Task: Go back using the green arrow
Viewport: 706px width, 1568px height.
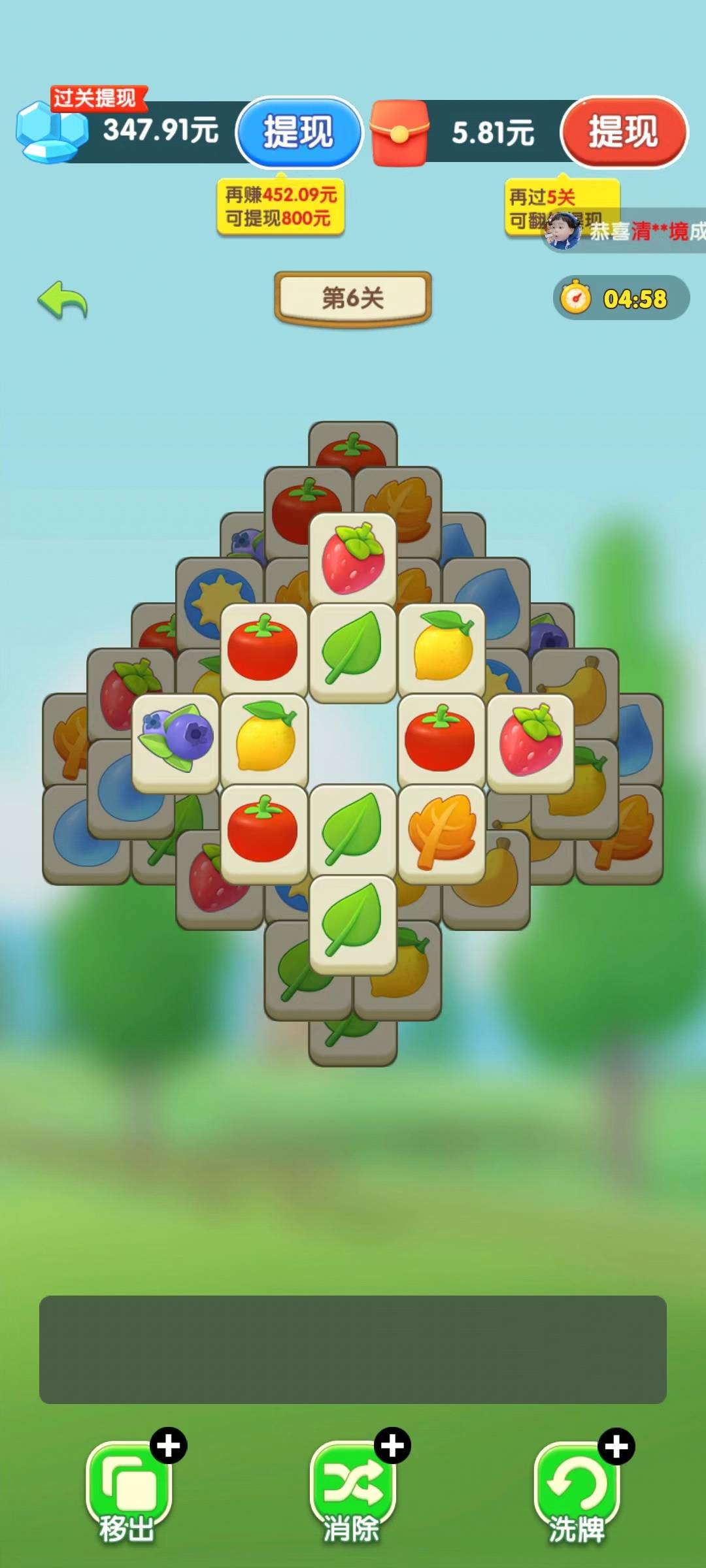Action: click(x=63, y=301)
